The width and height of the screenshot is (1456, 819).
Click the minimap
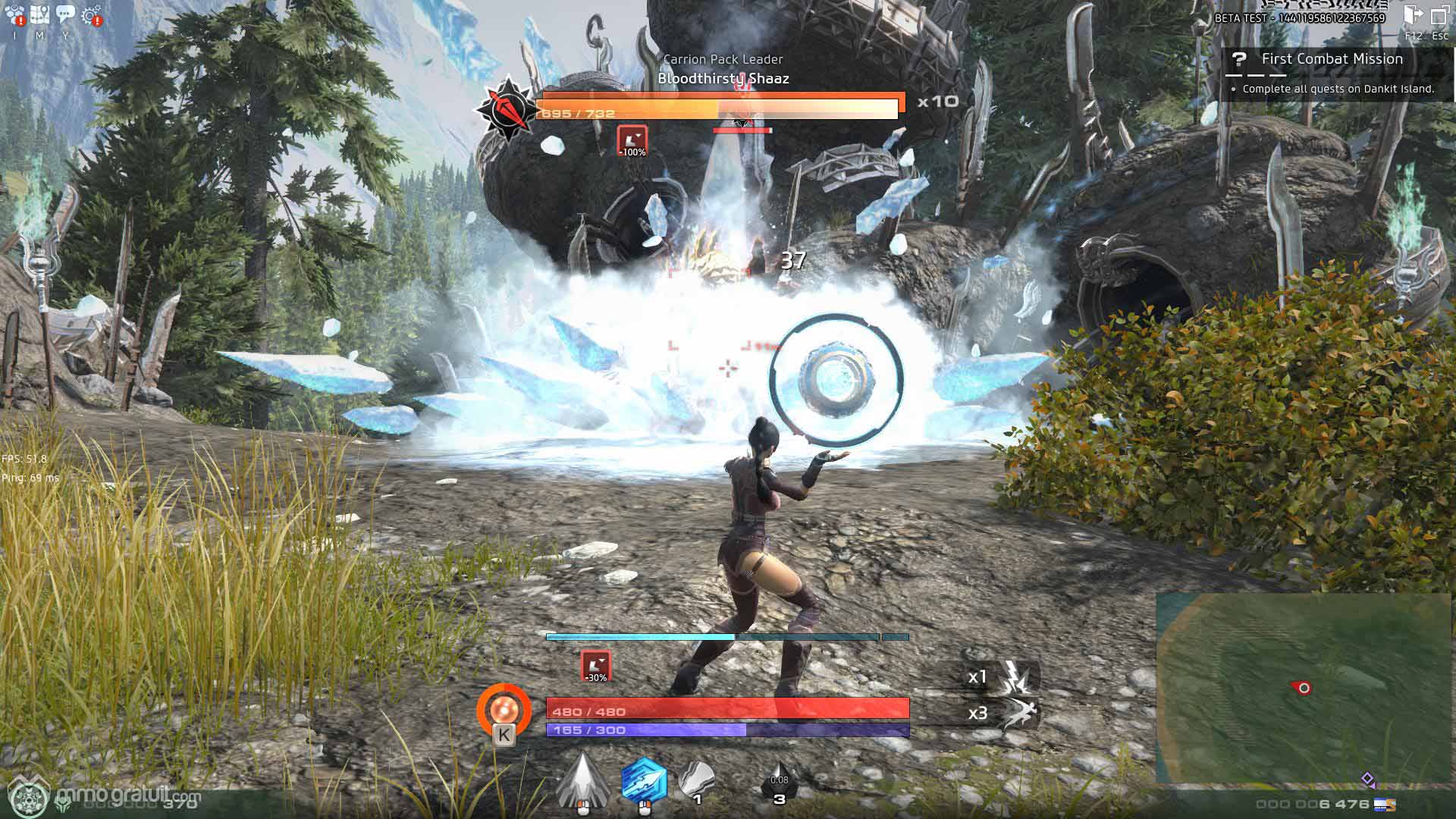pos(1304,687)
